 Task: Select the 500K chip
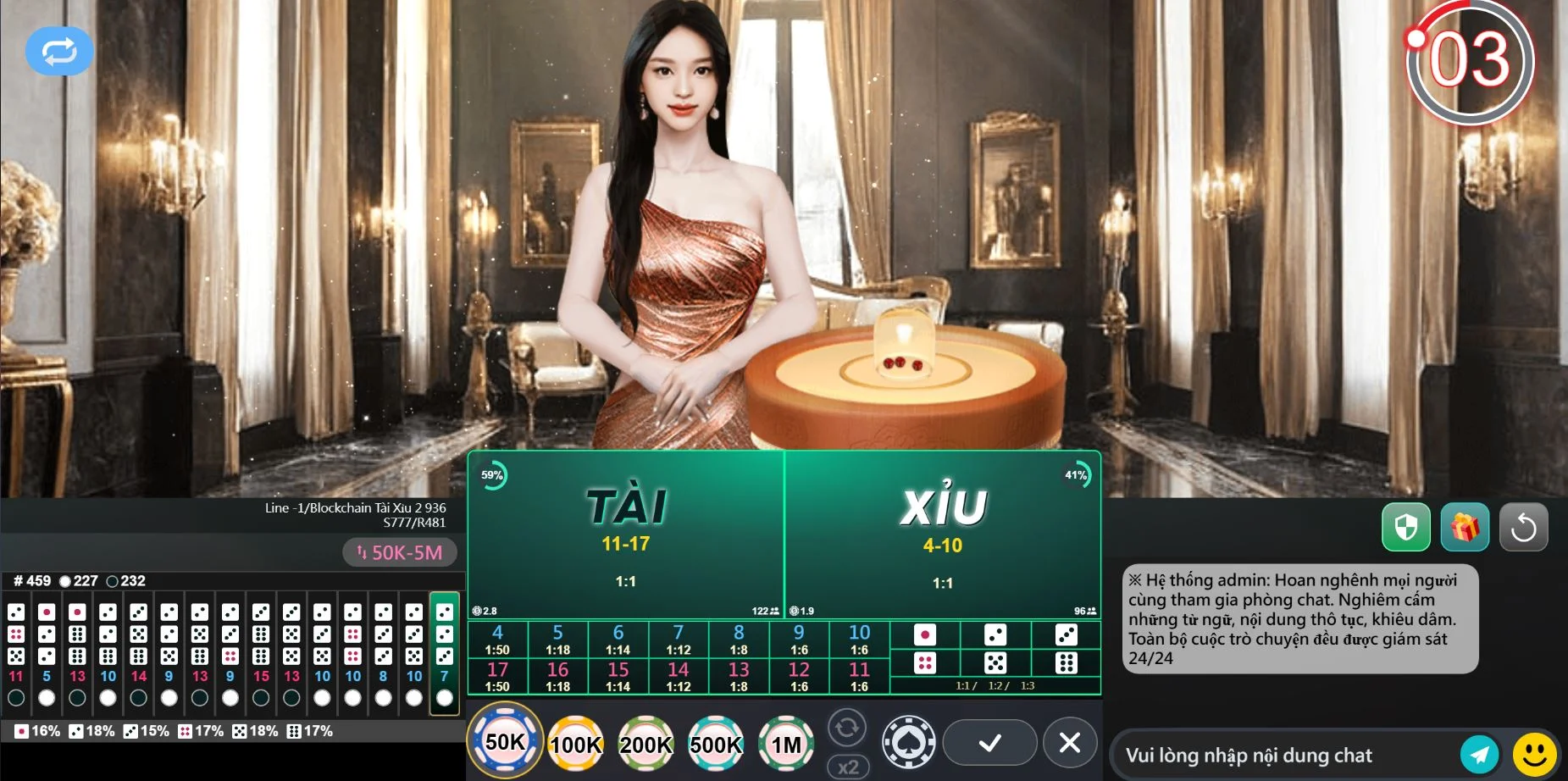pyautogui.click(x=716, y=744)
